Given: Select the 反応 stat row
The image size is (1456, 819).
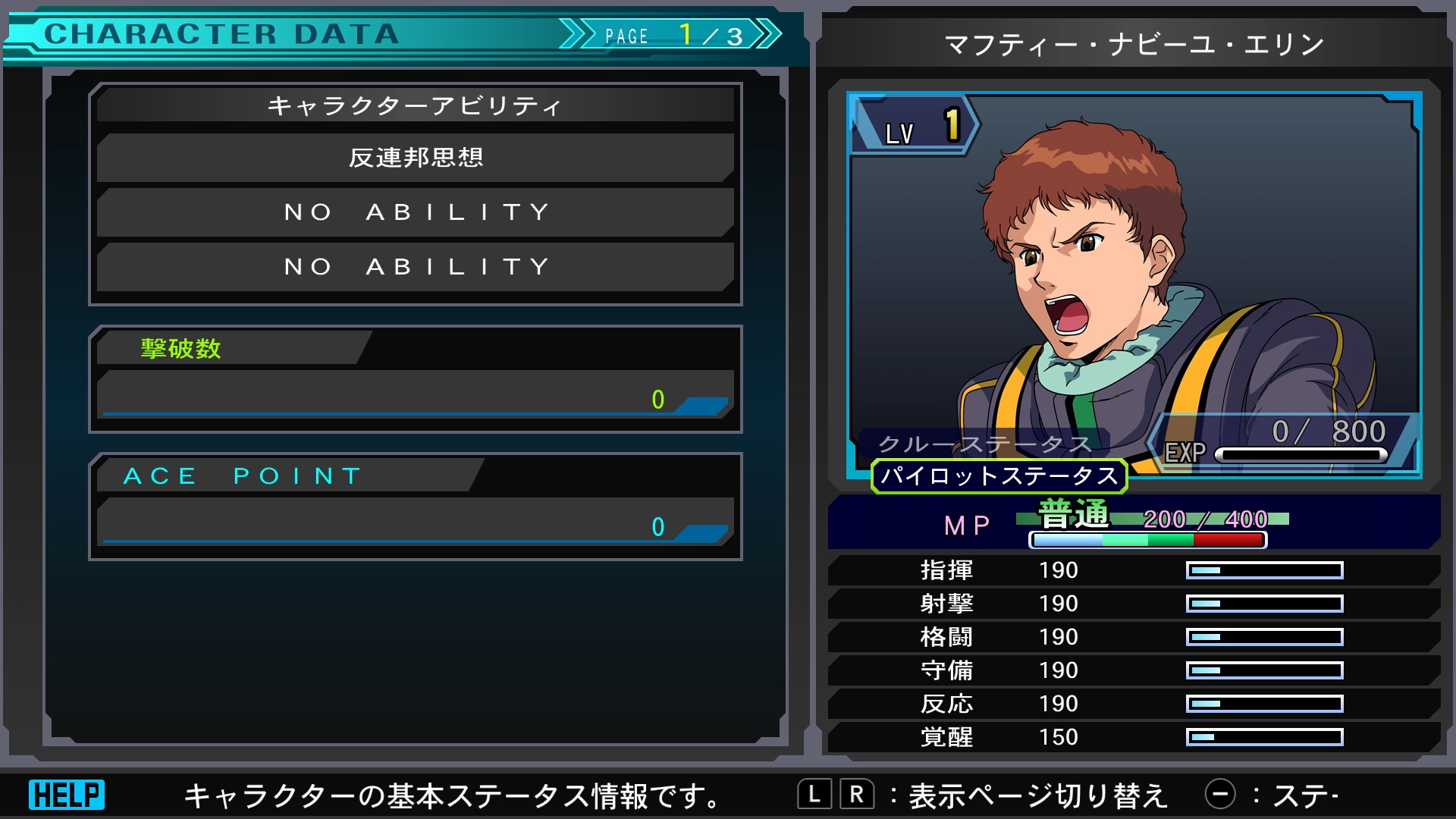Looking at the screenshot, I should [x=1133, y=704].
